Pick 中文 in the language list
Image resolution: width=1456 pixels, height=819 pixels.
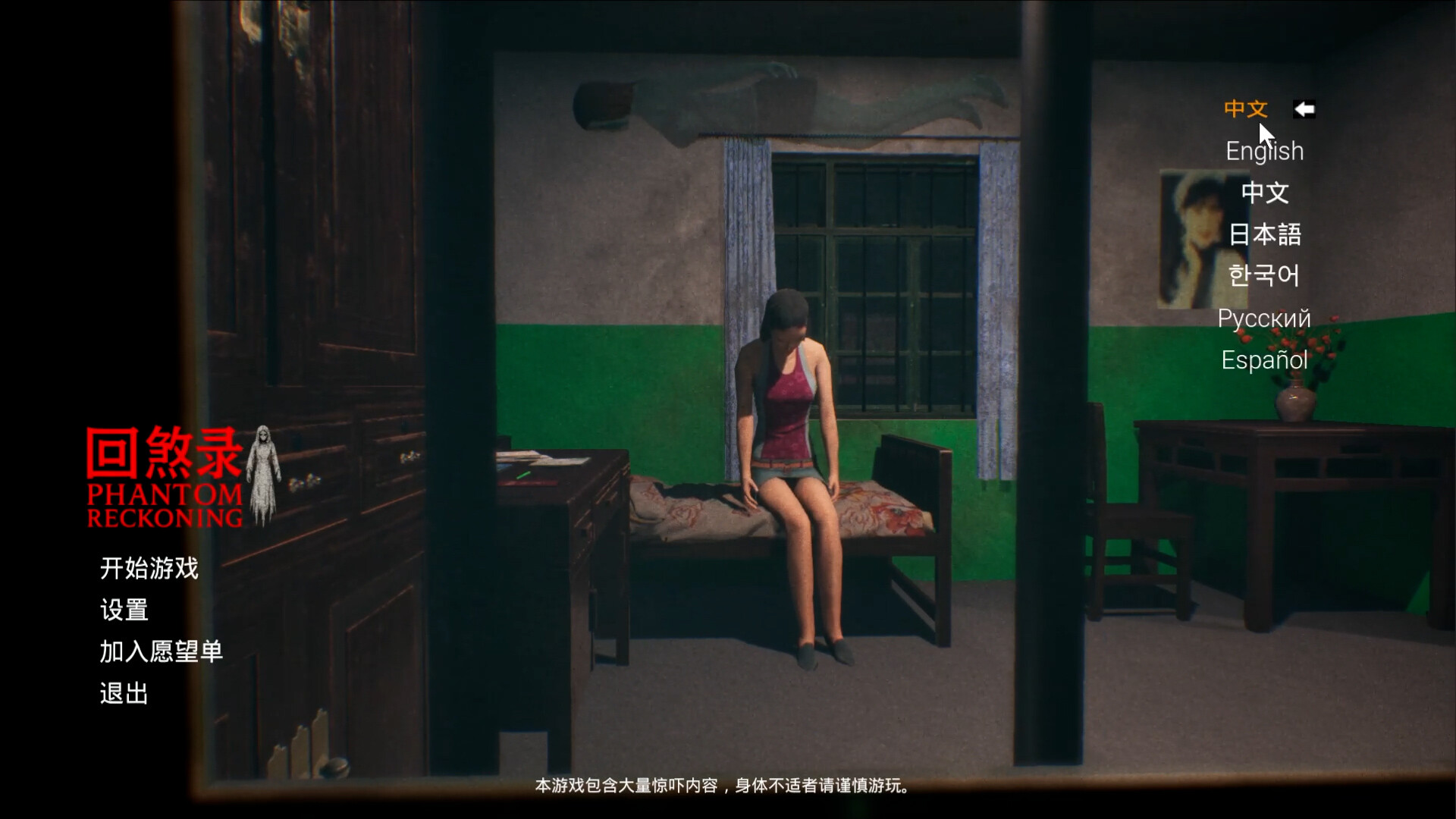coord(1265,193)
